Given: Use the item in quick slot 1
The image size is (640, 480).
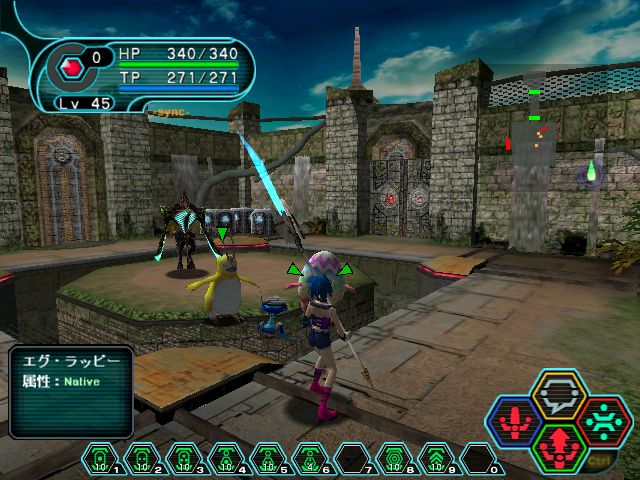Looking at the screenshot, I should (100, 458).
